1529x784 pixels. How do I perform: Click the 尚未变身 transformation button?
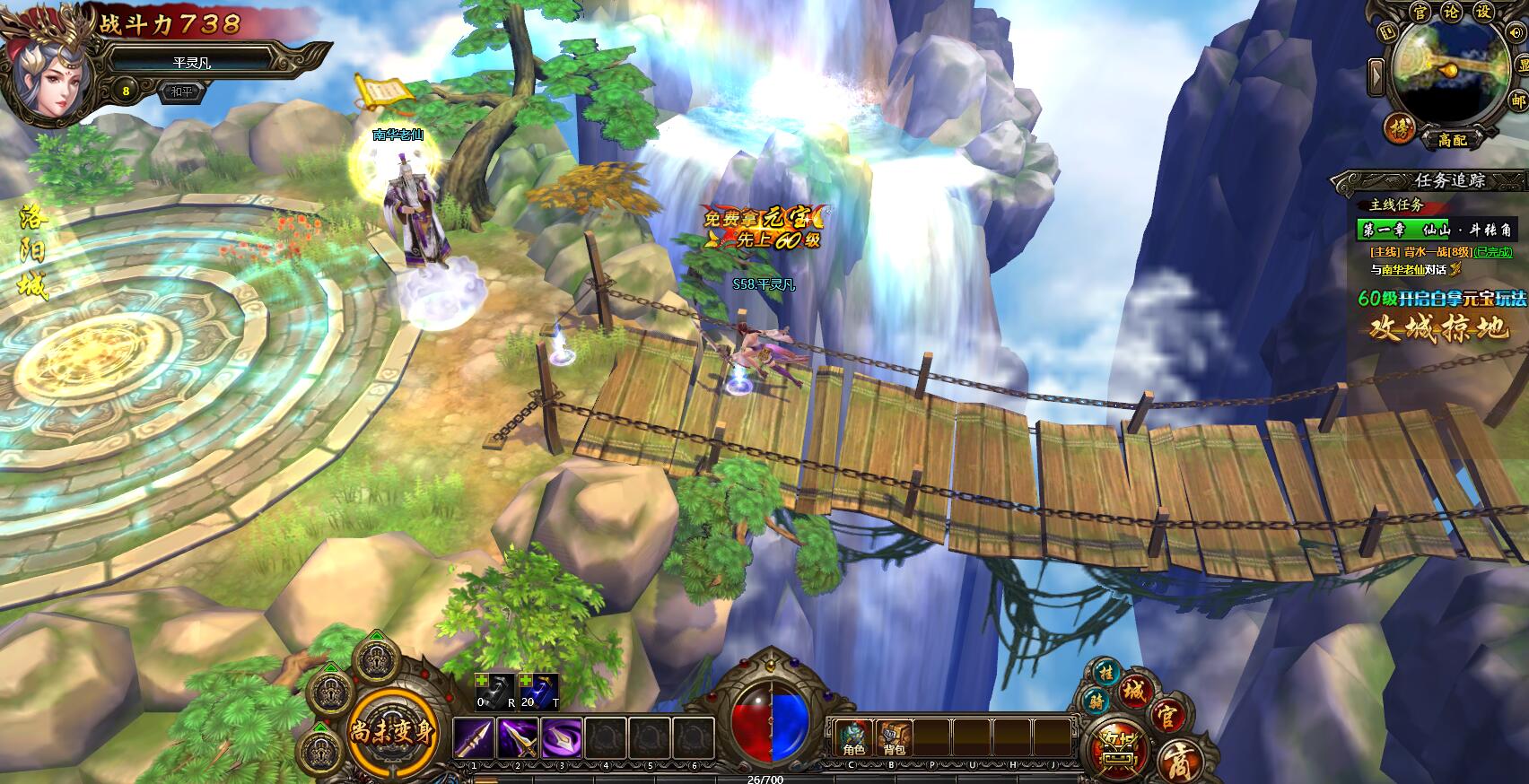(x=392, y=731)
